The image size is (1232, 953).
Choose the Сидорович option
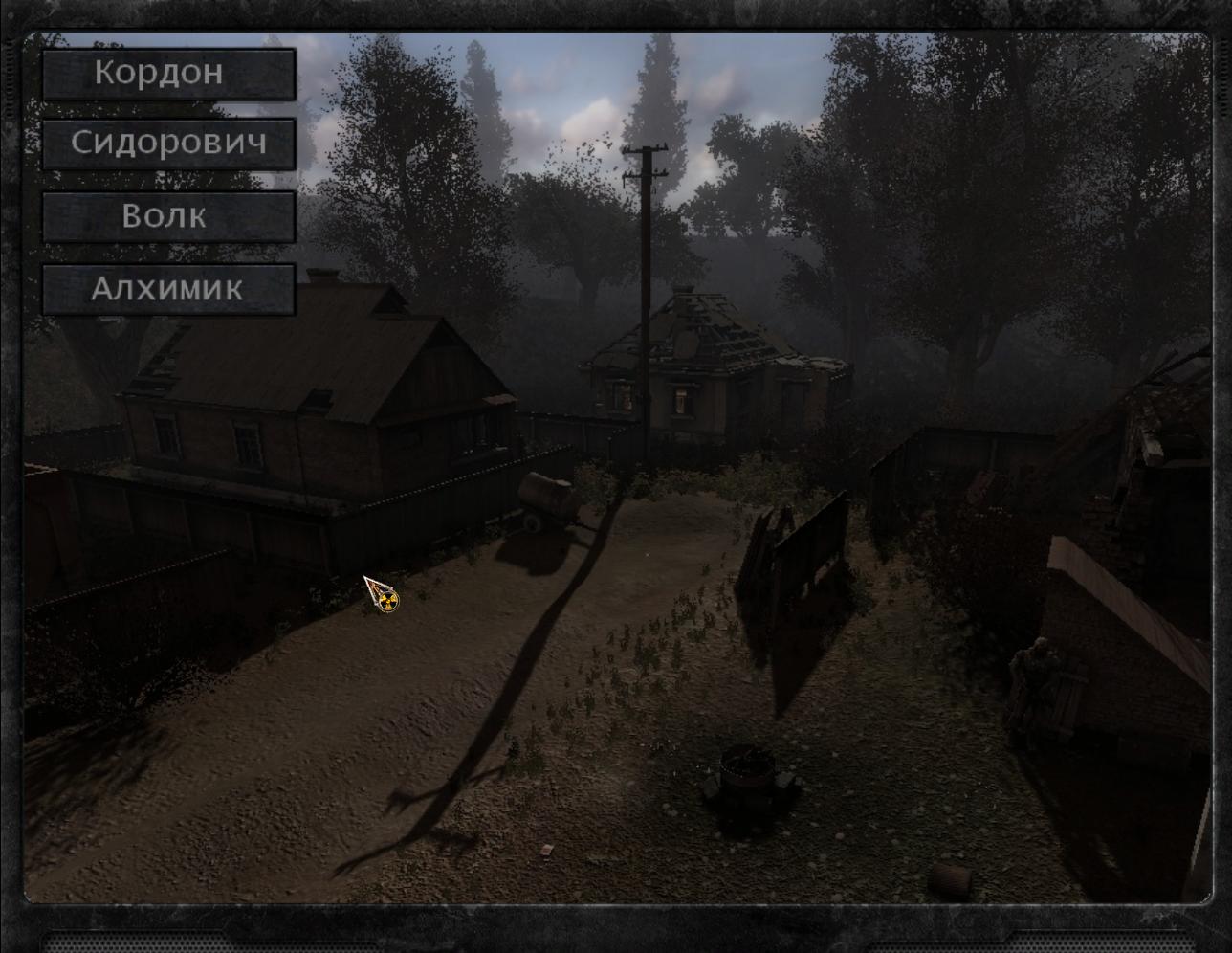pyautogui.click(x=168, y=144)
